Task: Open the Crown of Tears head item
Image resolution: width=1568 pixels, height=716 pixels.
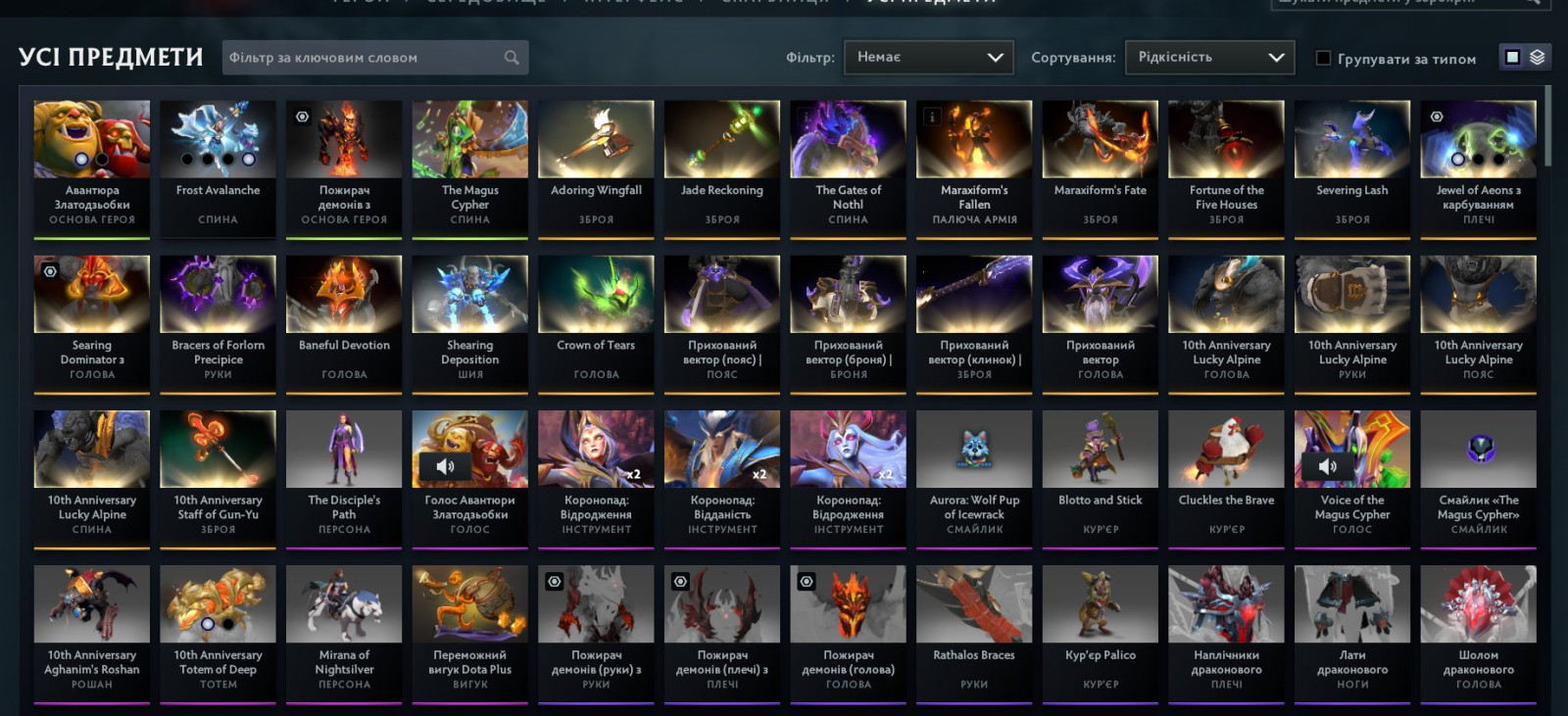Action: 596,321
